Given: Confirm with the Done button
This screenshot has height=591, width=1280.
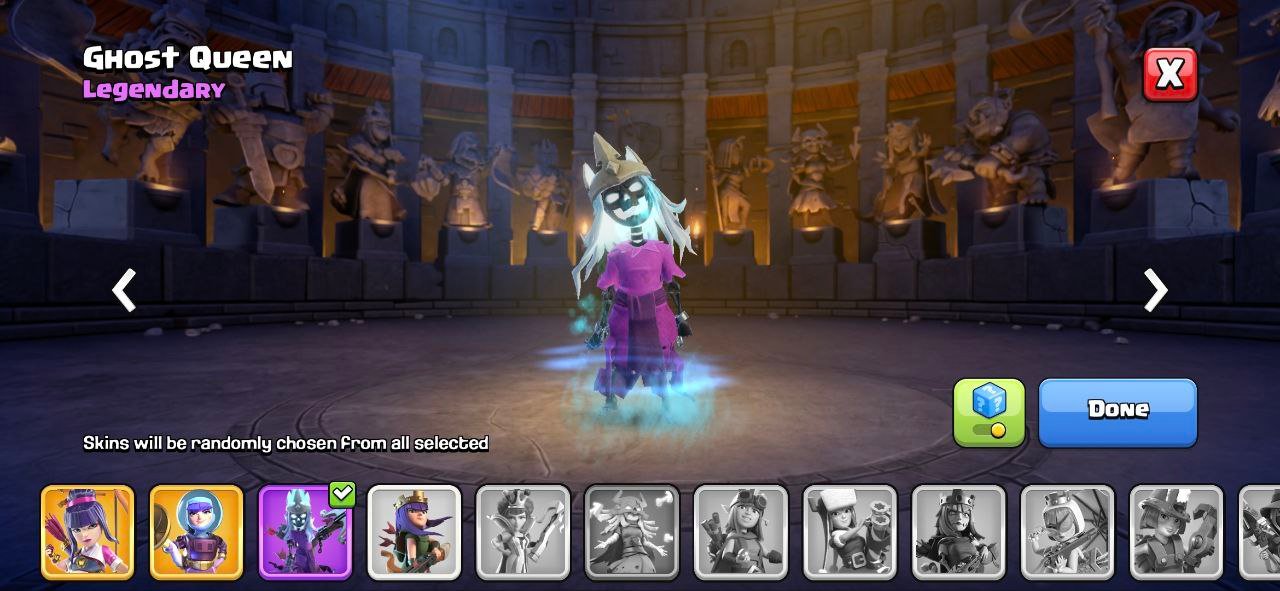Looking at the screenshot, I should tap(1117, 411).
